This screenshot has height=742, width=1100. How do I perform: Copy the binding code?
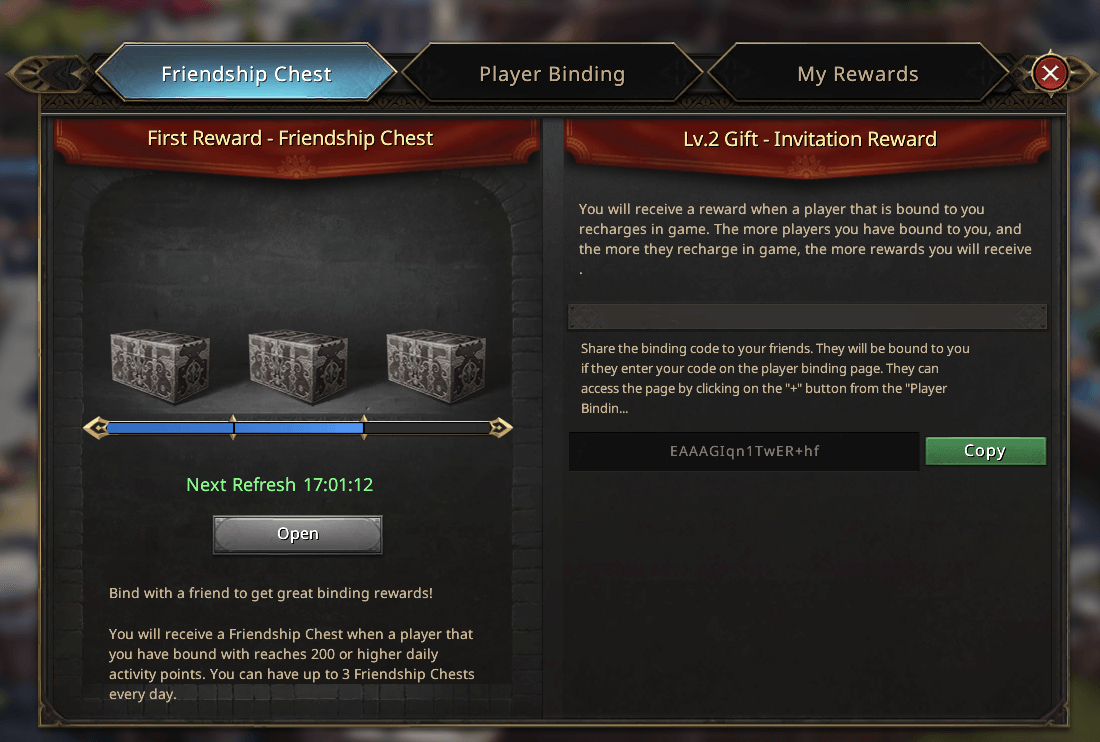coord(985,451)
